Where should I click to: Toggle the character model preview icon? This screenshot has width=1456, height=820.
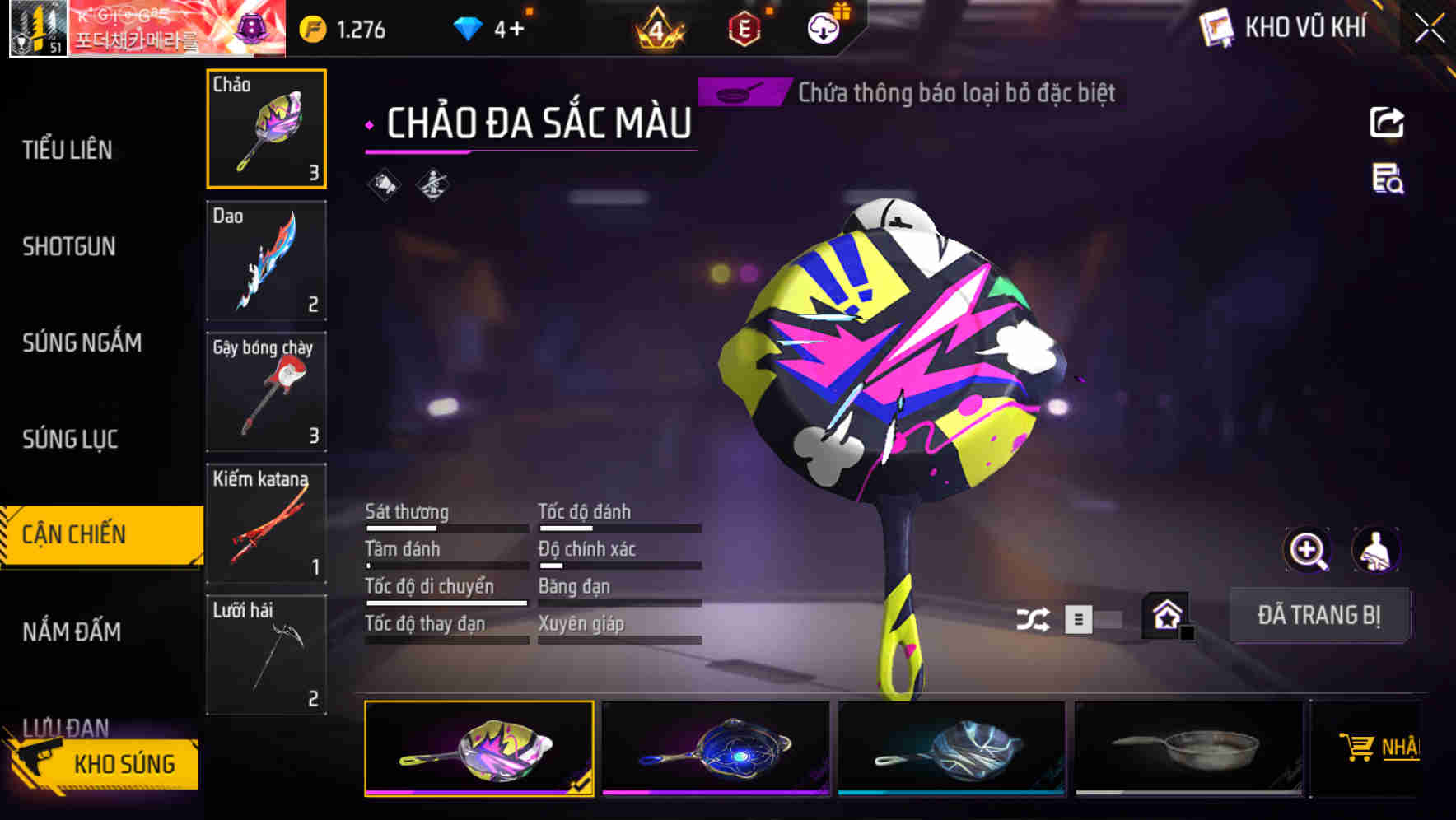pyautogui.click(x=1374, y=550)
